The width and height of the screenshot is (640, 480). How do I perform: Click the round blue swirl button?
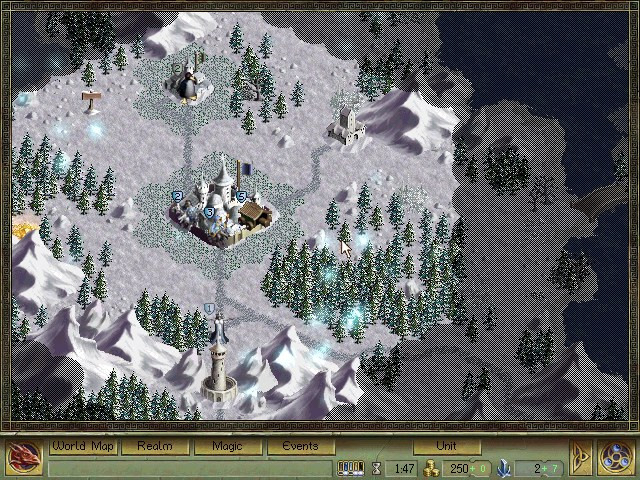(617, 457)
